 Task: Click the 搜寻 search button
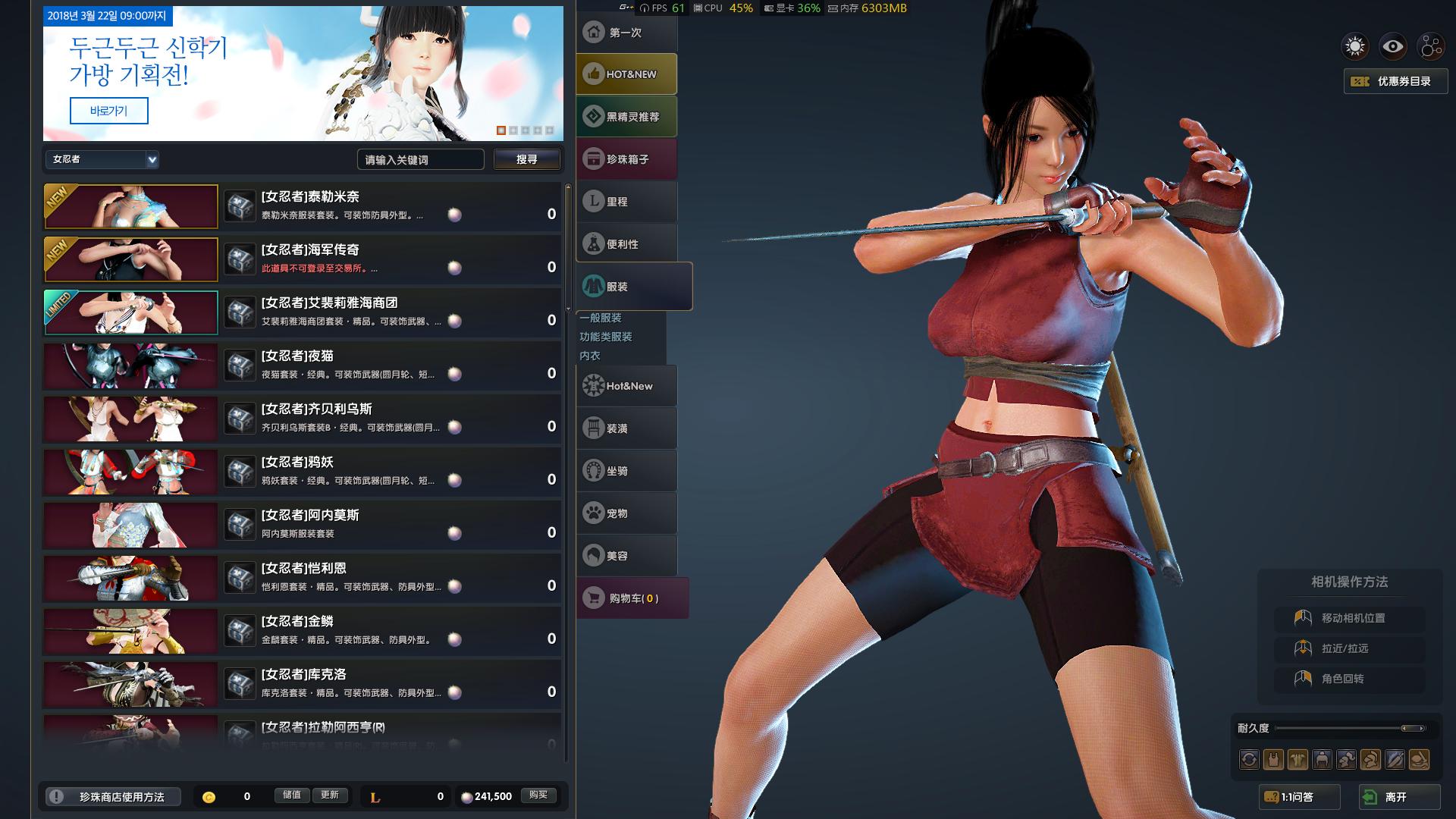527,159
